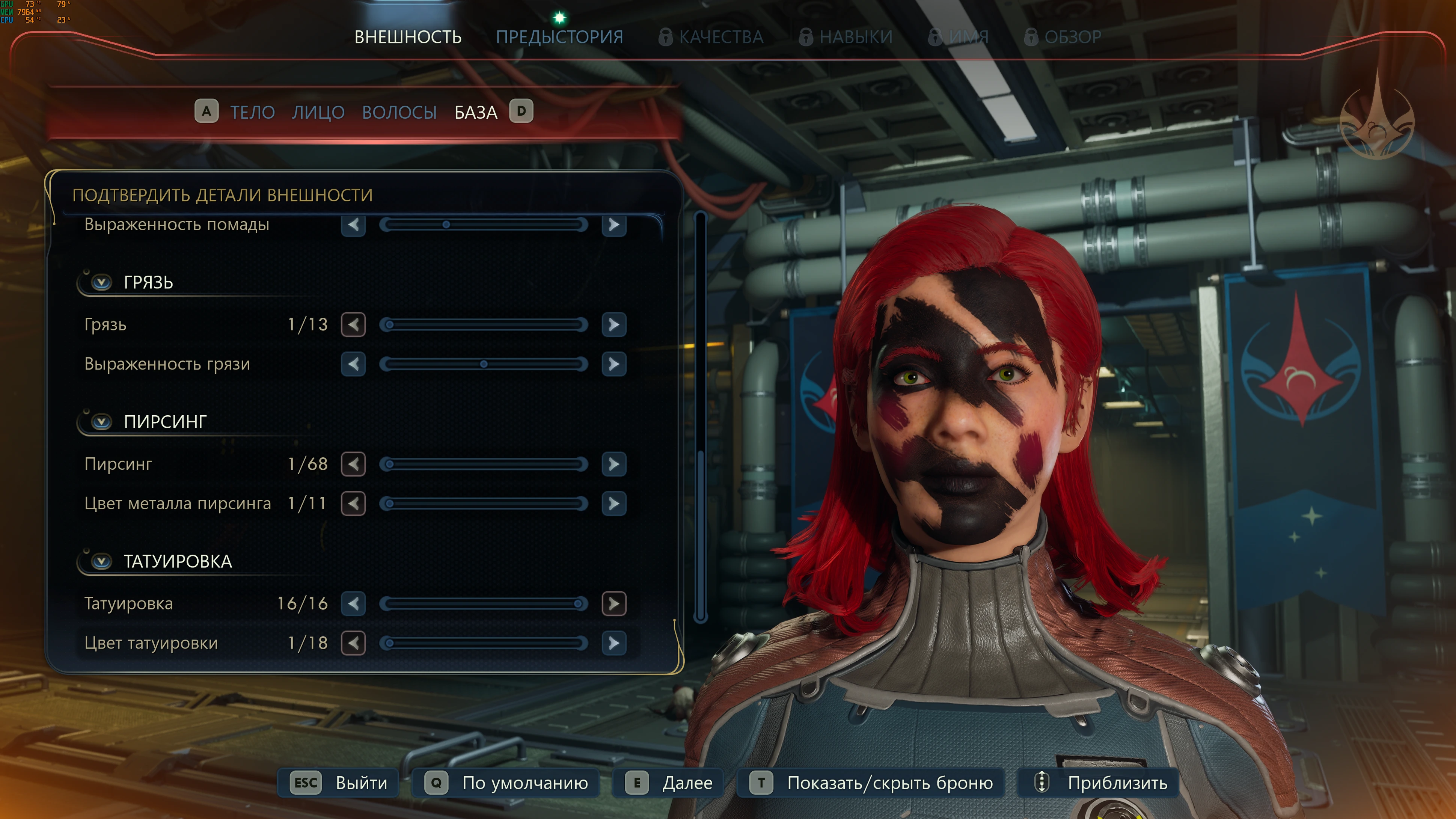
Task: Switch to the ПРЕДЫСТОРИЯ tab
Action: click(x=559, y=37)
